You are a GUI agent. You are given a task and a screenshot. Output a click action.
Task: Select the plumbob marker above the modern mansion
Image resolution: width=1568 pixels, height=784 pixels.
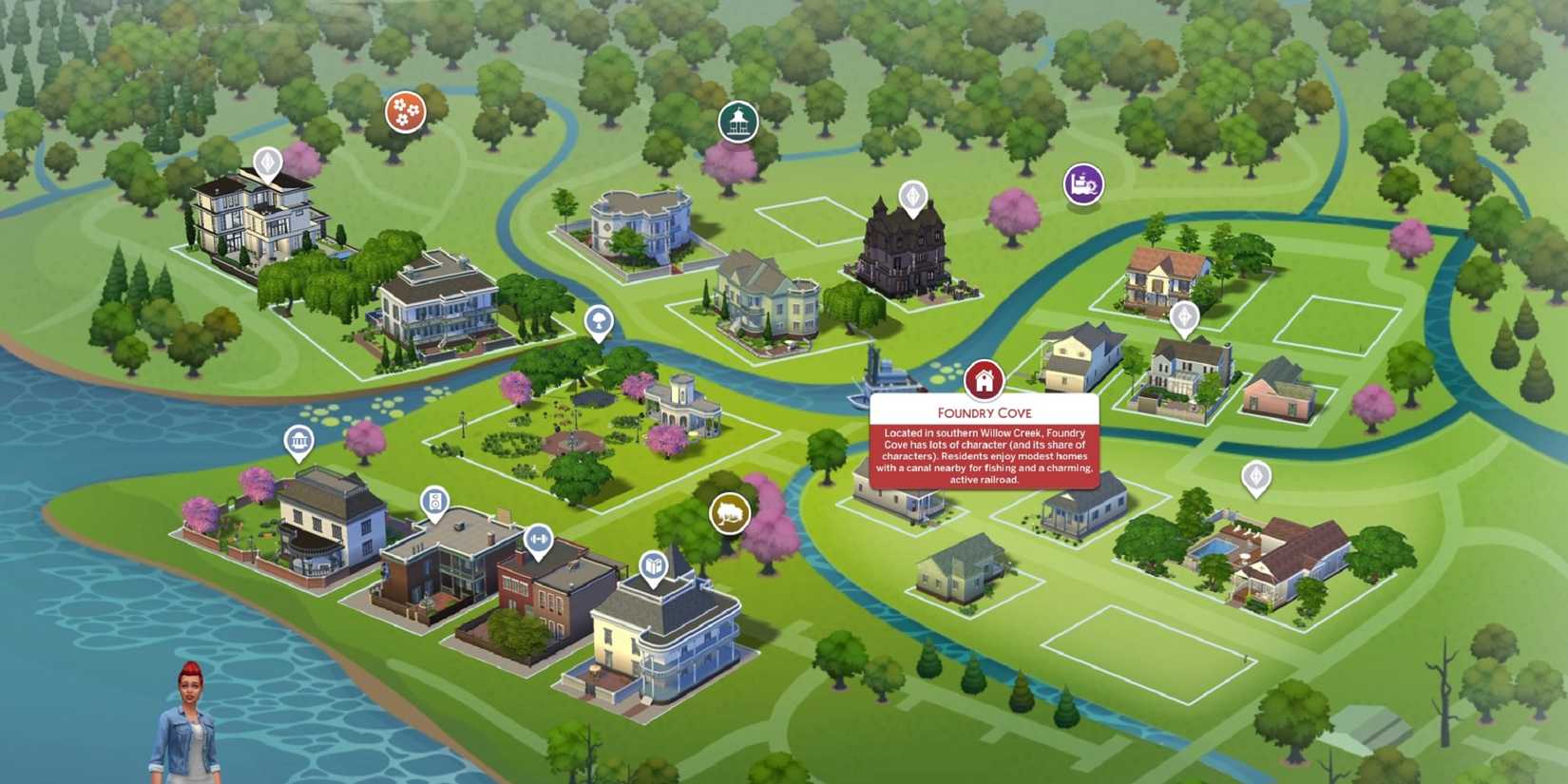coord(269,163)
